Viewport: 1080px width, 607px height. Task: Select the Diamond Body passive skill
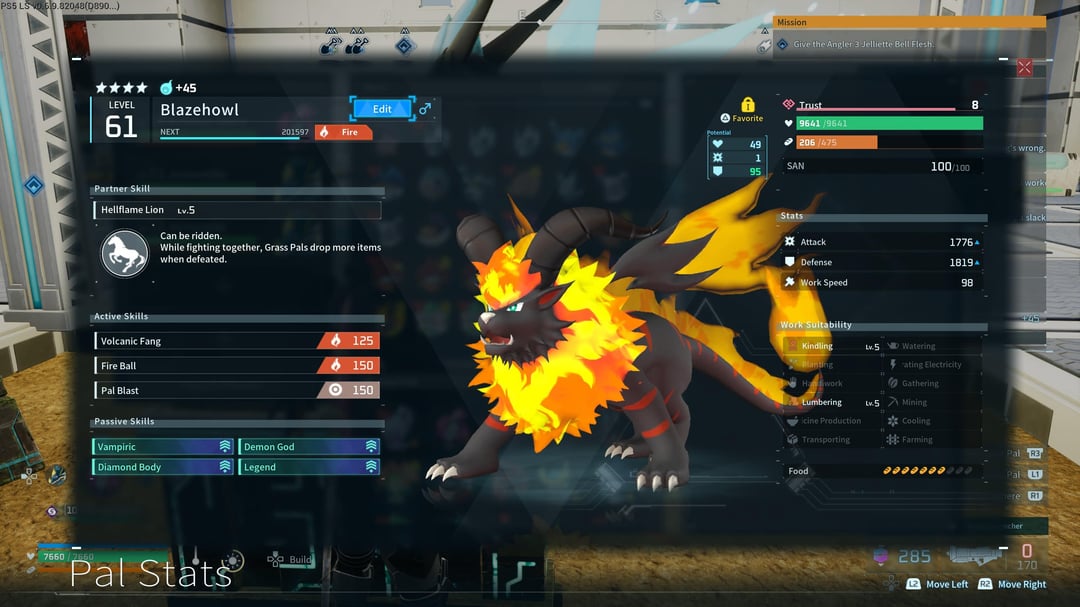163,467
